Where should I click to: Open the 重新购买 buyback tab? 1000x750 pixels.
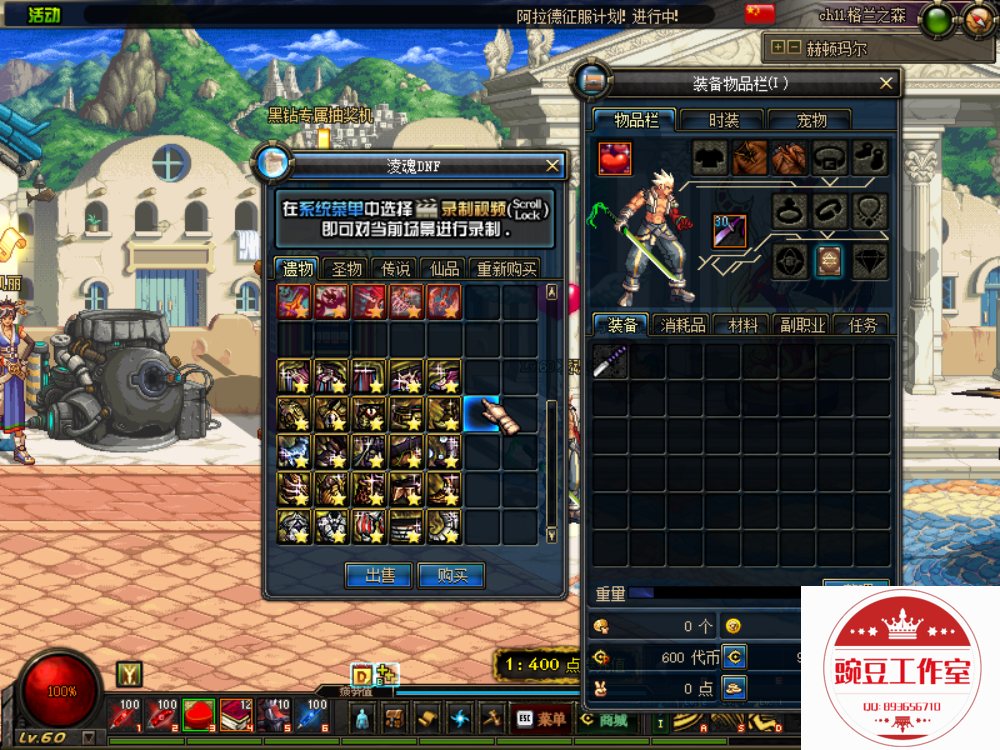tap(507, 269)
